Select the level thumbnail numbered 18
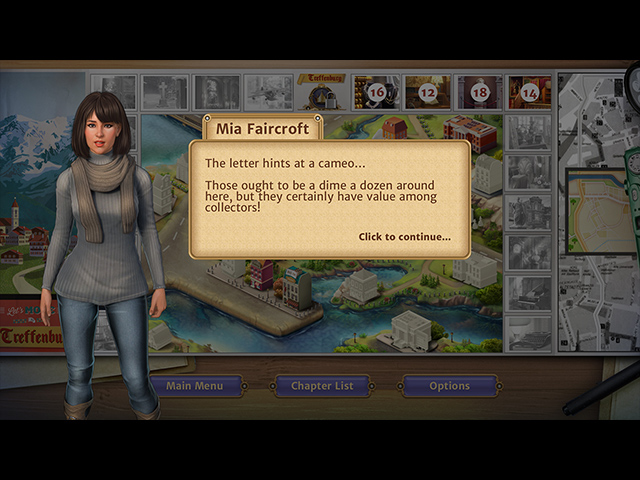 (x=479, y=92)
